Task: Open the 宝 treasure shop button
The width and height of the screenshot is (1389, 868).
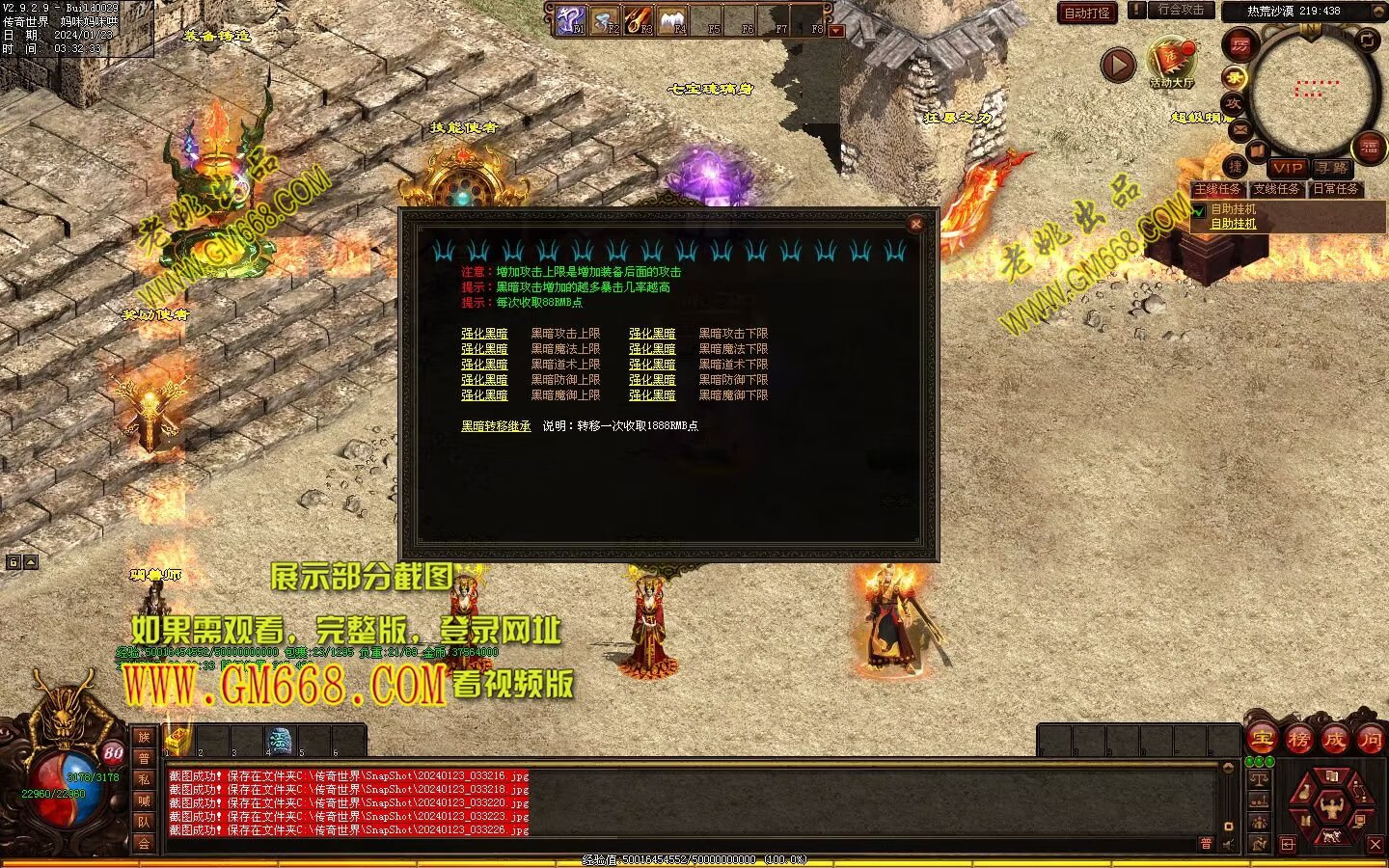Action: 1262,739
